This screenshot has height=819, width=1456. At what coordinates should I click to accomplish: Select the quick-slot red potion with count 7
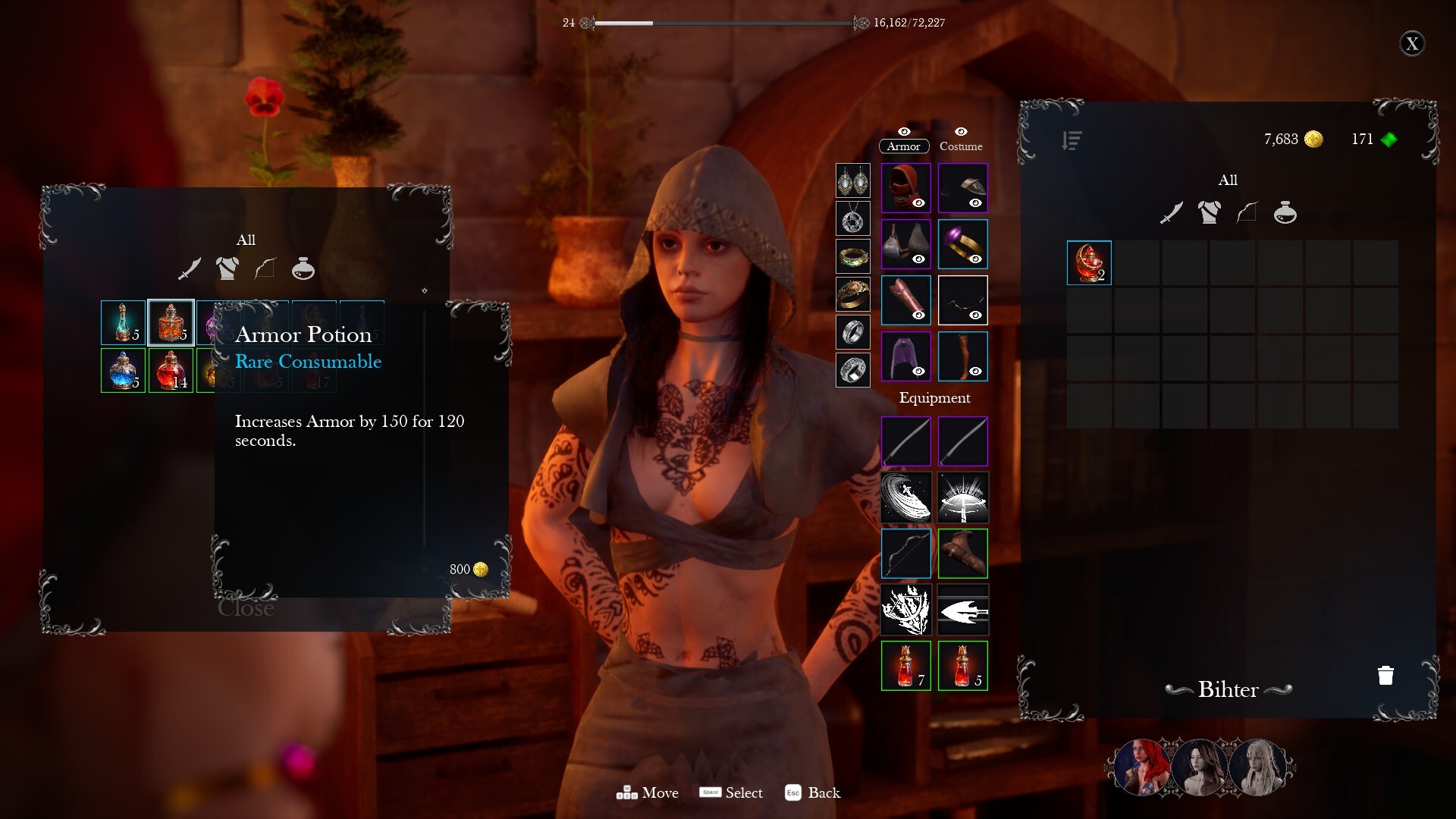click(905, 666)
